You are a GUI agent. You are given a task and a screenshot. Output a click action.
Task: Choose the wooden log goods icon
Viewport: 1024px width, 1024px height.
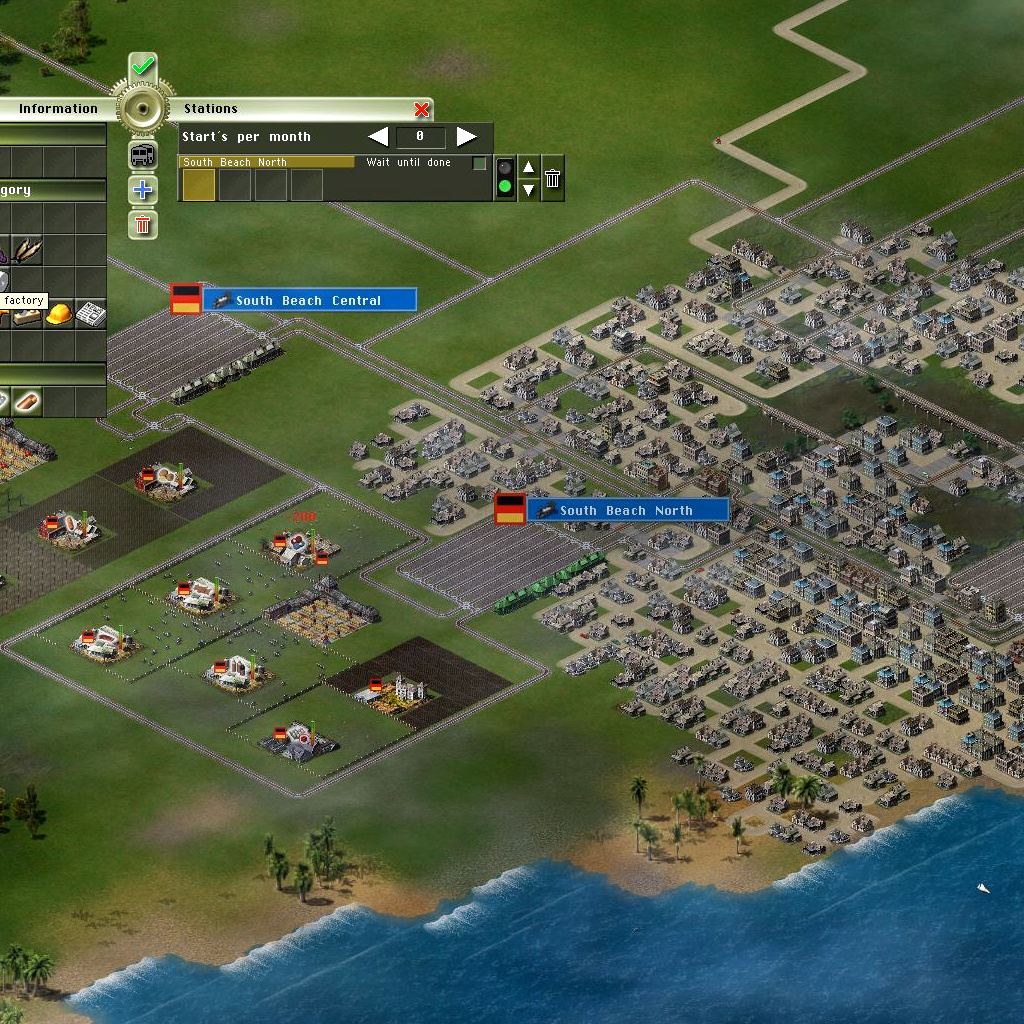coord(27,402)
